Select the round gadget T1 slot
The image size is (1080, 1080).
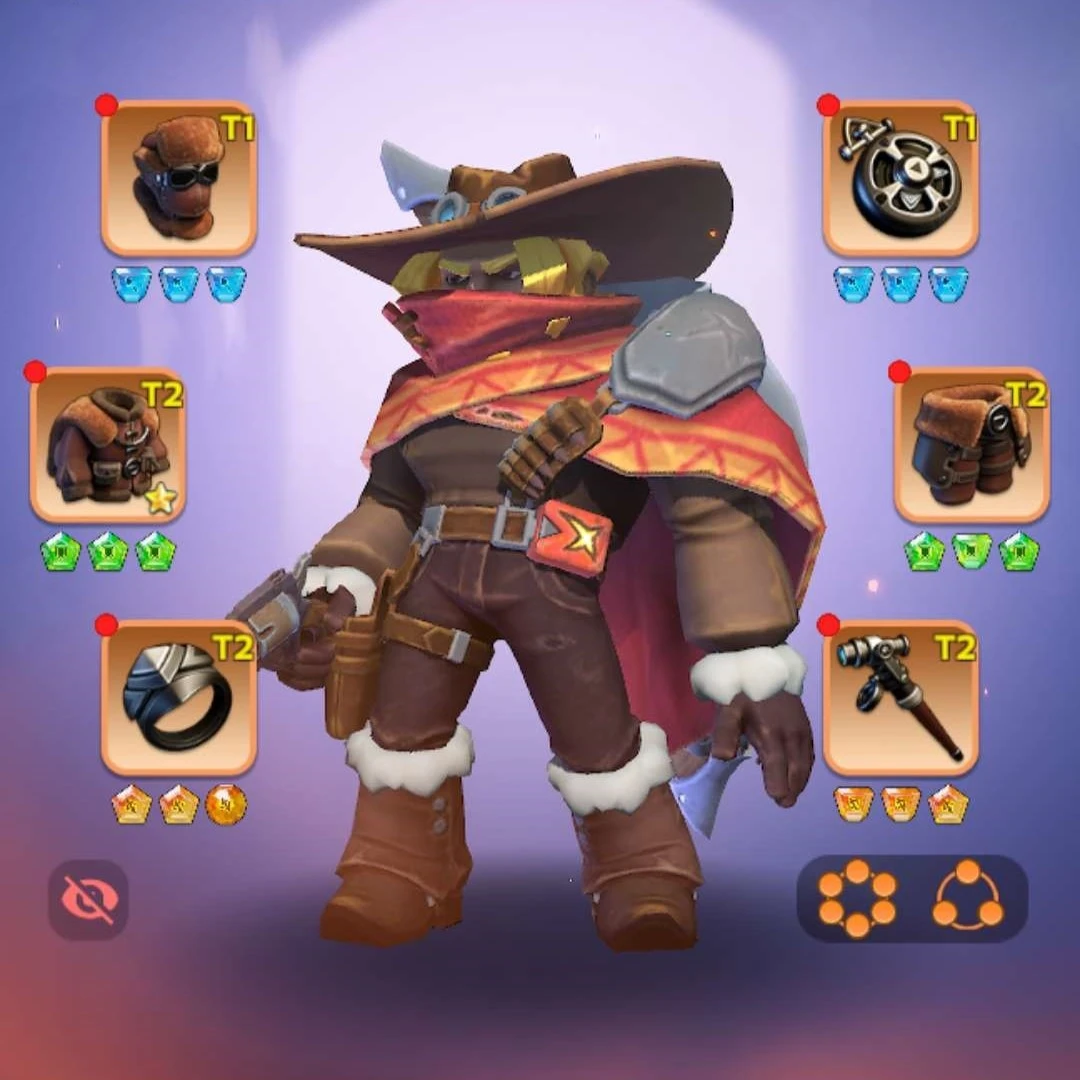(x=900, y=179)
